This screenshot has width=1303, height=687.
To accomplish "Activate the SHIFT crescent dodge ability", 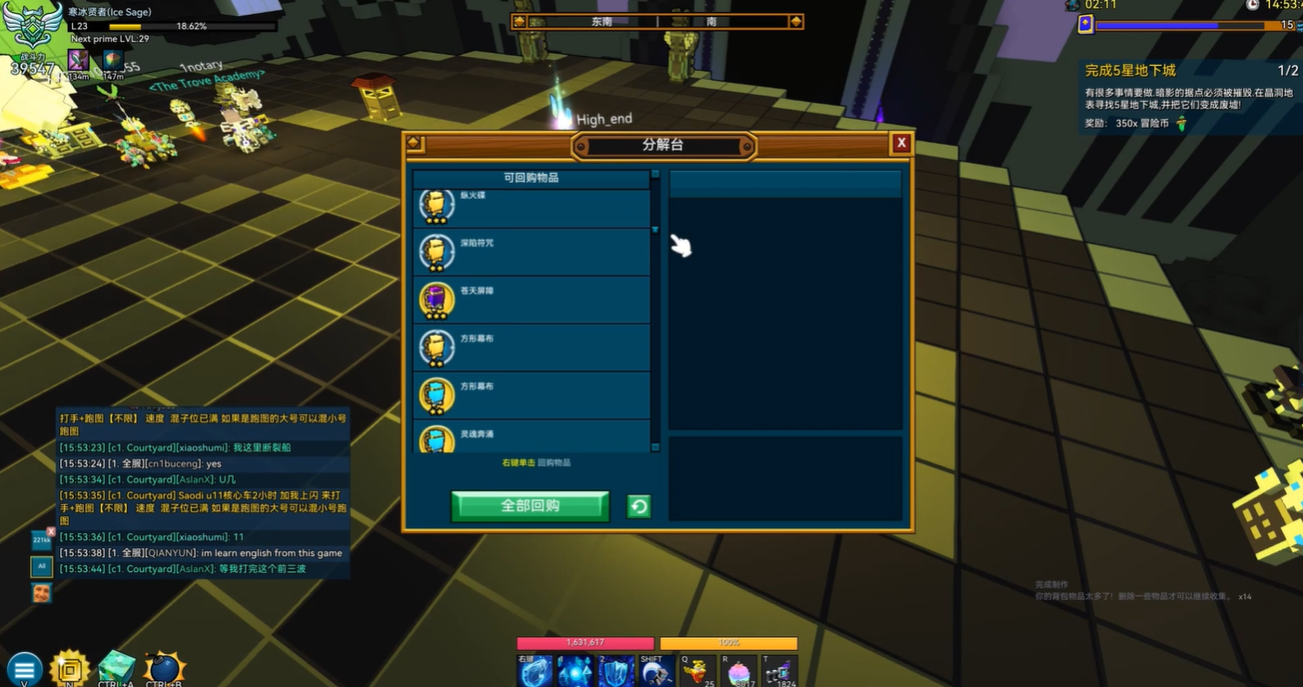I will click(656, 672).
